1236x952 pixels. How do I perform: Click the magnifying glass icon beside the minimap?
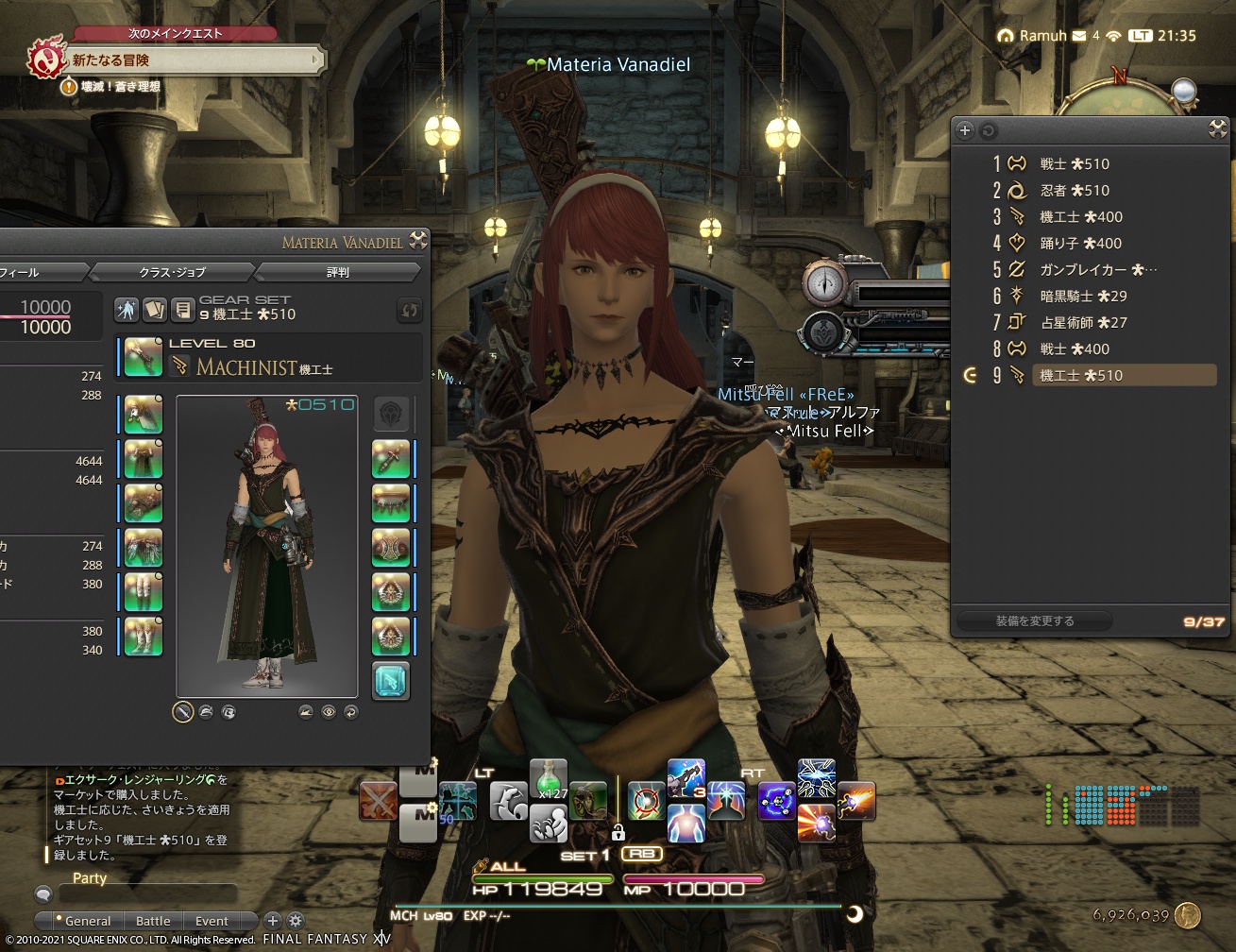(x=1184, y=93)
